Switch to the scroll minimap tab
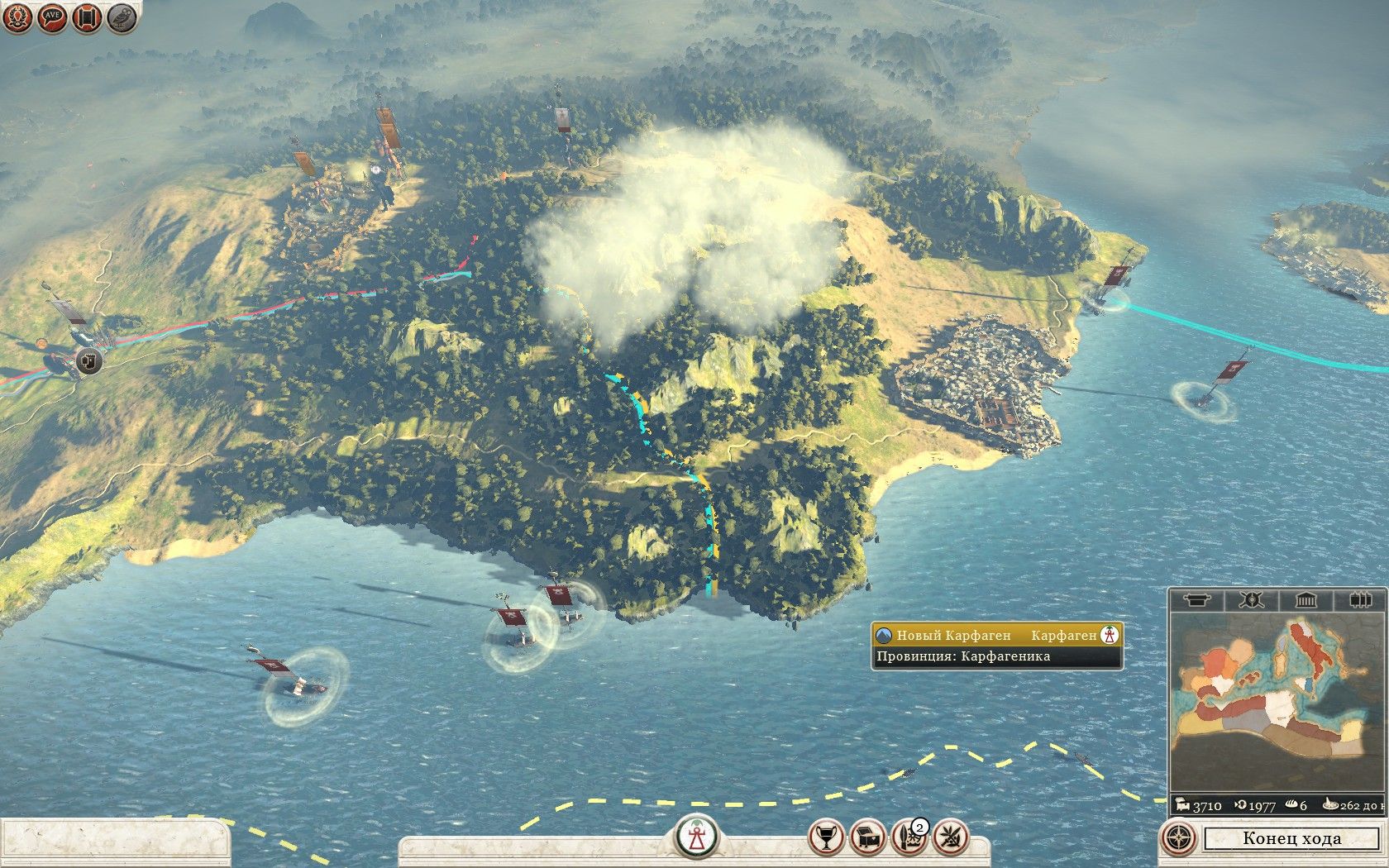The height and width of the screenshot is (868, 1389). click(1197, 600)
